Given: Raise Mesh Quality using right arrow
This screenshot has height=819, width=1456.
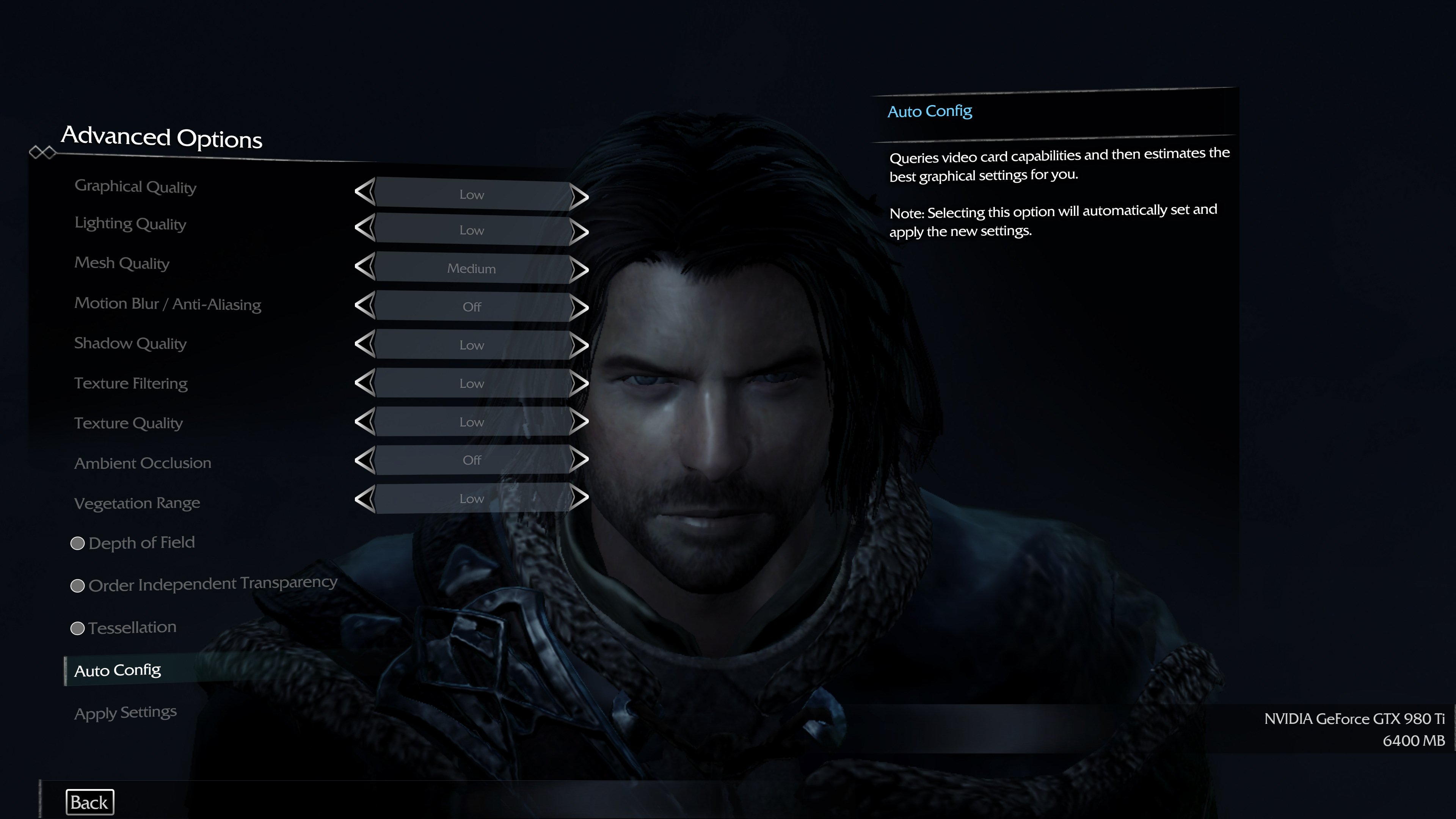Looking at the screenshot, I should coord(579,270).
